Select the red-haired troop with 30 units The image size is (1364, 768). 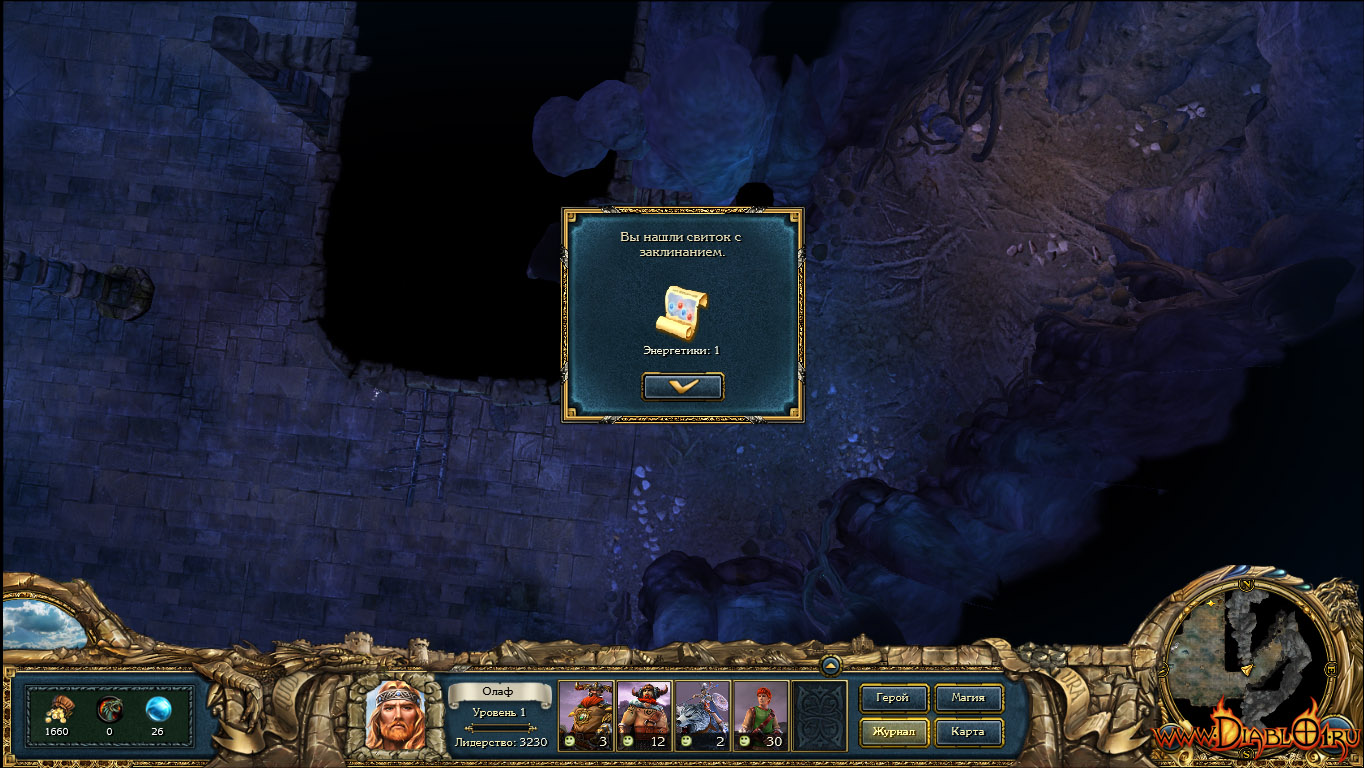760,715
